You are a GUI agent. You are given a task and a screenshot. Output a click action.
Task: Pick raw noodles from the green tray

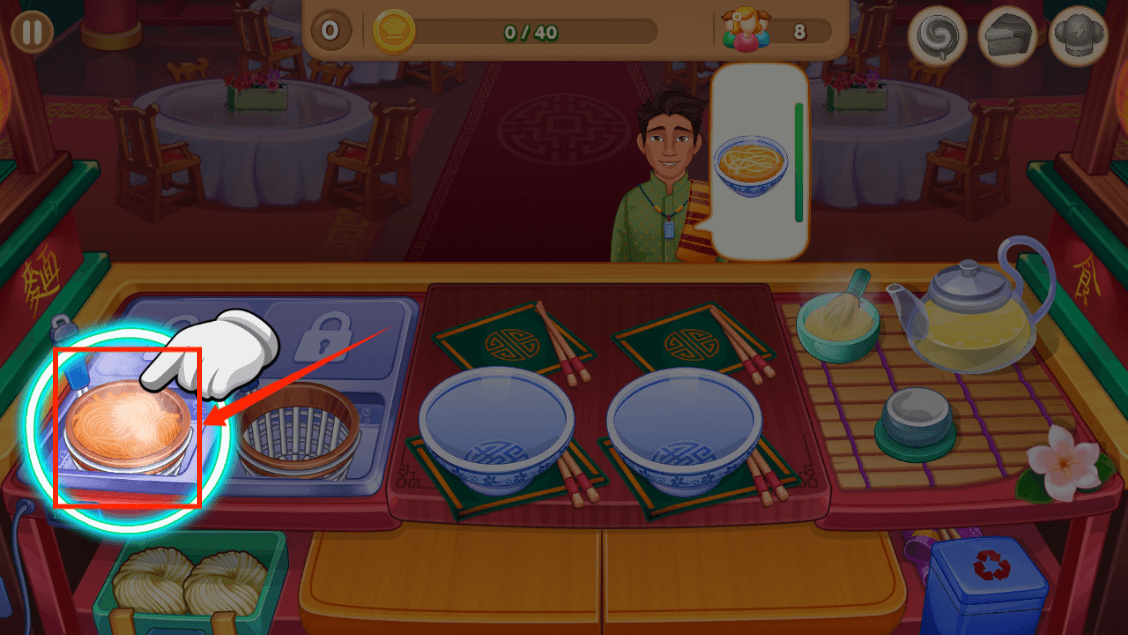click(x=191, y=582)
